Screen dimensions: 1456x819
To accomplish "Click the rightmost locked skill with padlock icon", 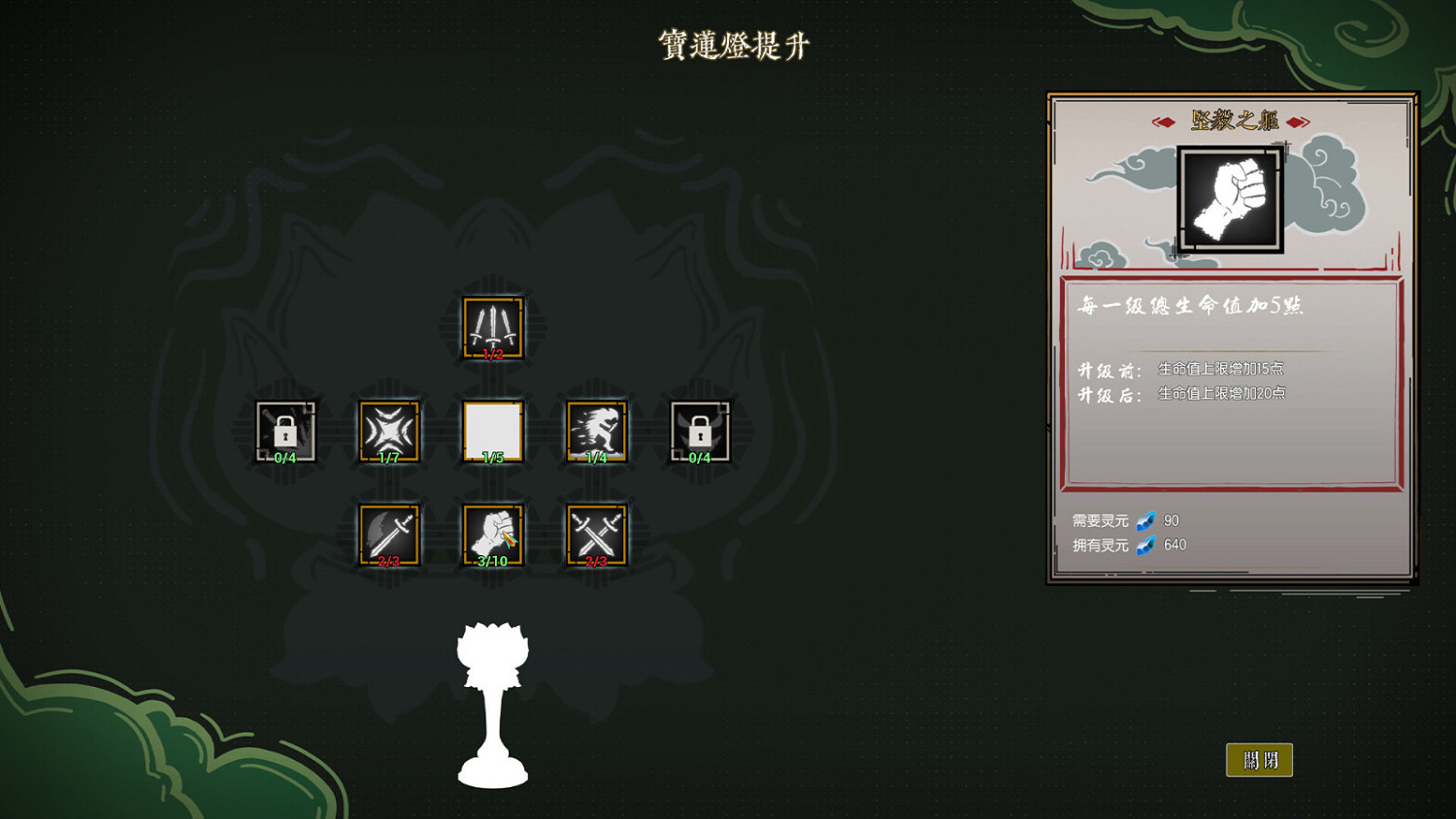I will (x=698, y=430).
